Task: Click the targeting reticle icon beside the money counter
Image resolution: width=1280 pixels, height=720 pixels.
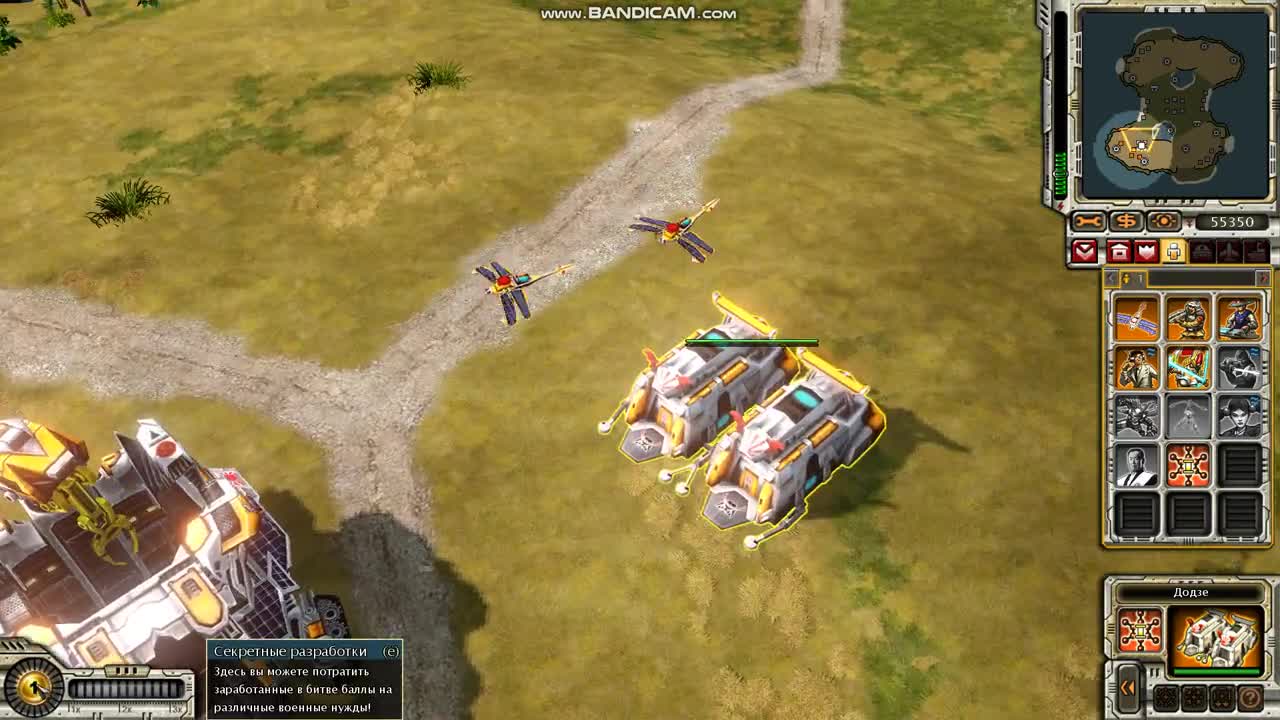Action: (1163, 221)
